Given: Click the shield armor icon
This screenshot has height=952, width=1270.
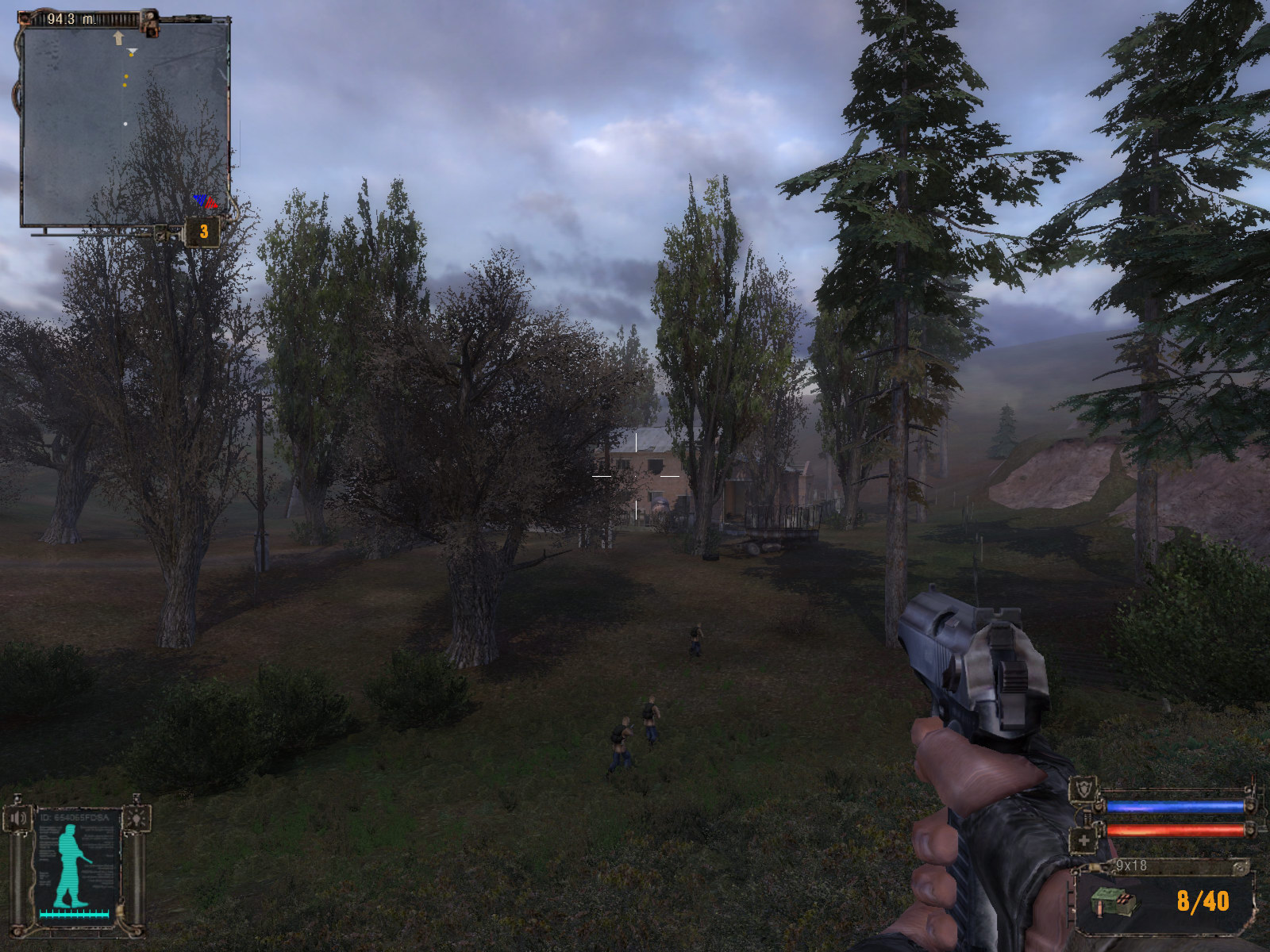Looking at the screenshot, I should 1083,790.
